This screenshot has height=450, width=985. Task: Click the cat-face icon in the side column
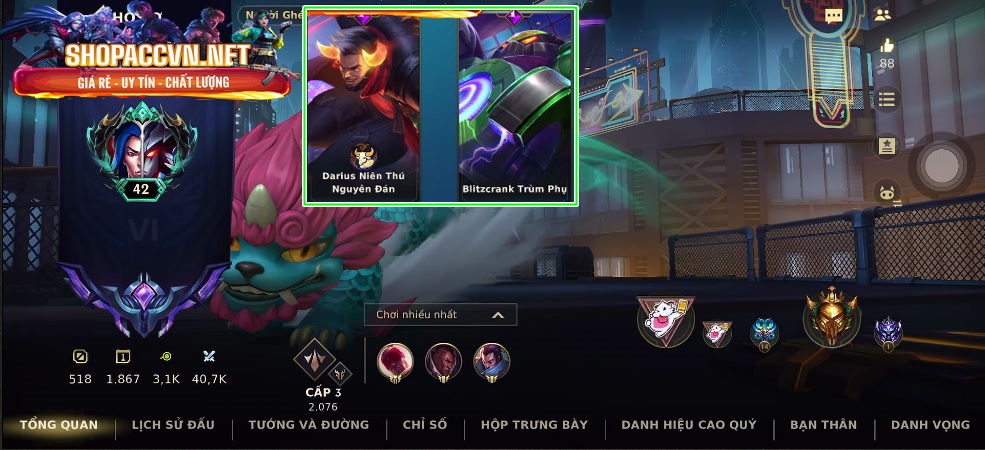click(x=886, y=193)
